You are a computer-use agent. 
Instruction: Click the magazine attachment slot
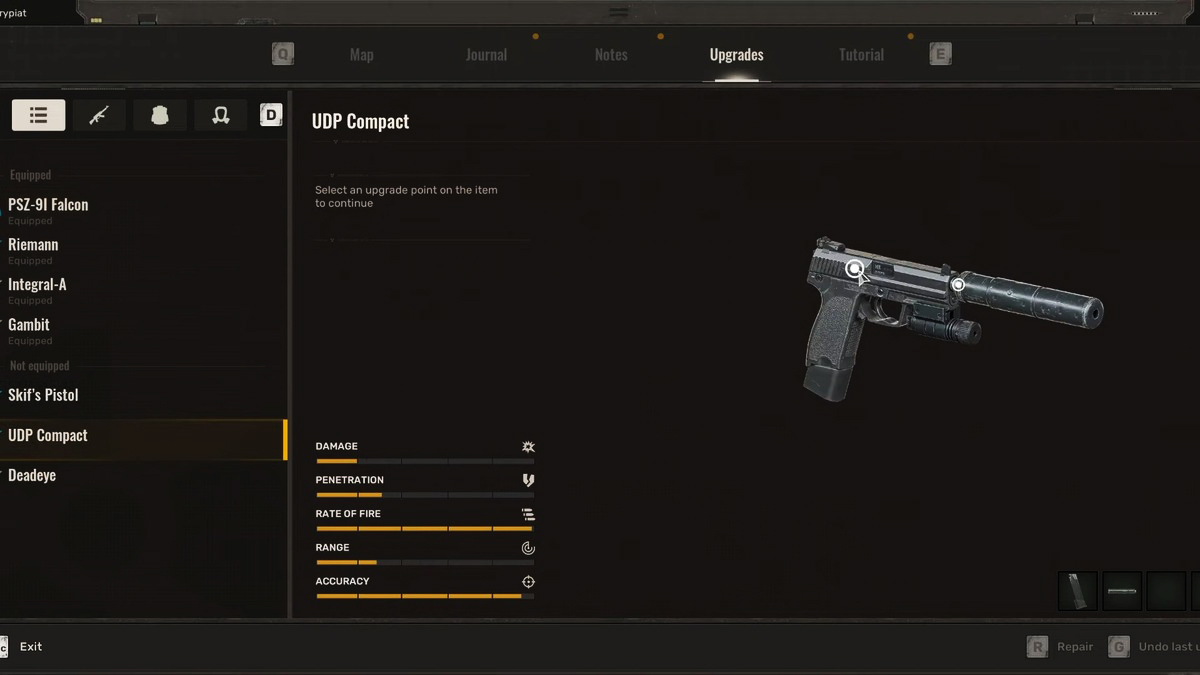1077,591
